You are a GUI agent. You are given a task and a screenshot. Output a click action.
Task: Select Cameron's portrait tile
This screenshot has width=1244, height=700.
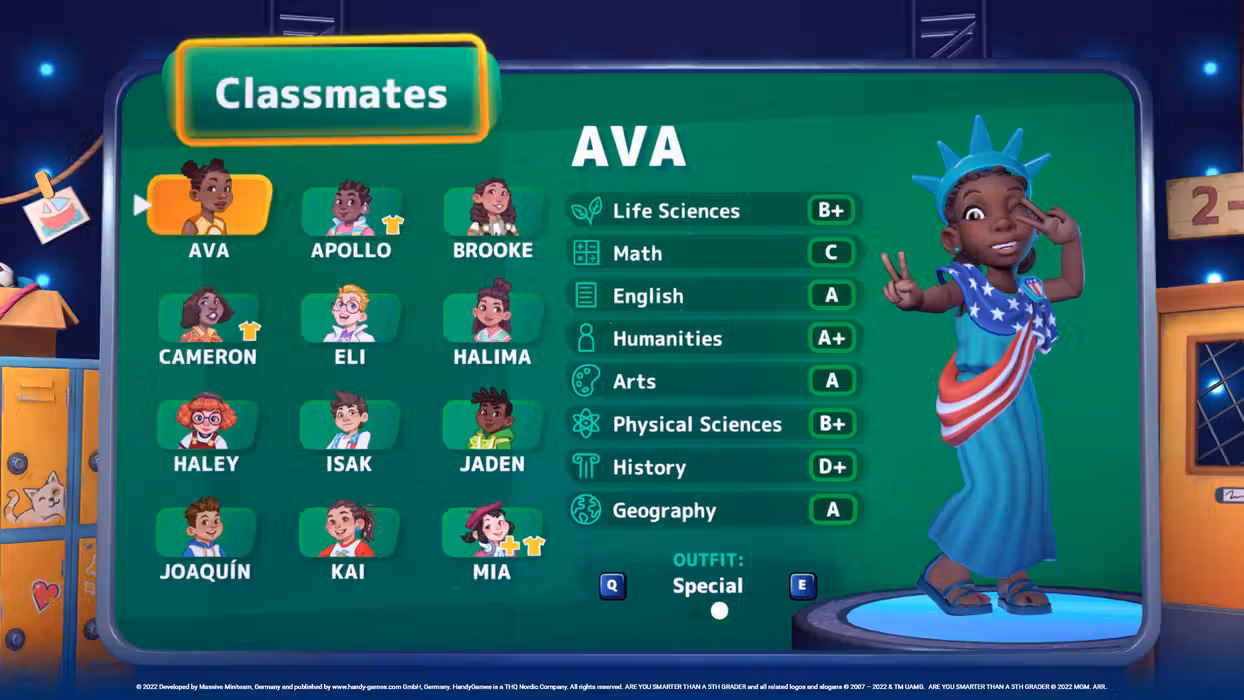208,318
